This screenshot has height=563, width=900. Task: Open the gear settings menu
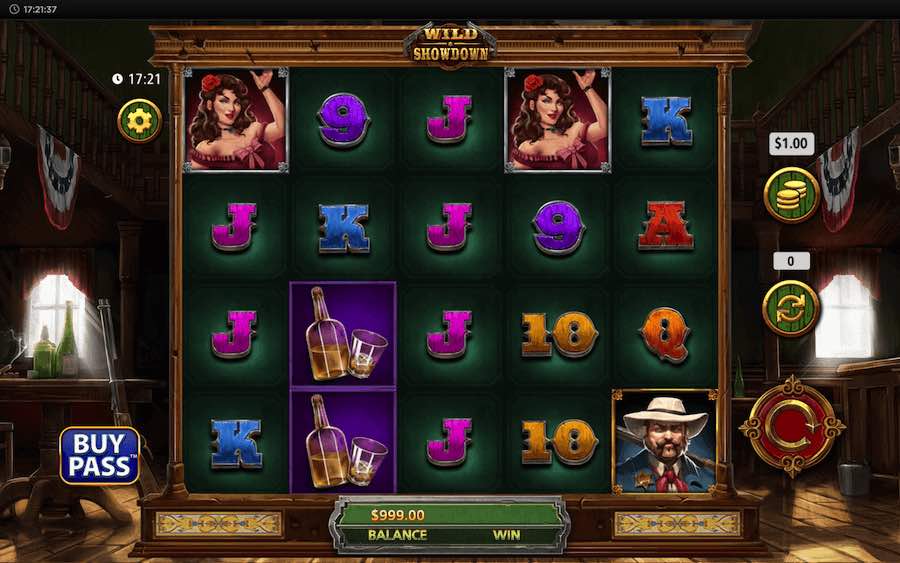(139, 120)
